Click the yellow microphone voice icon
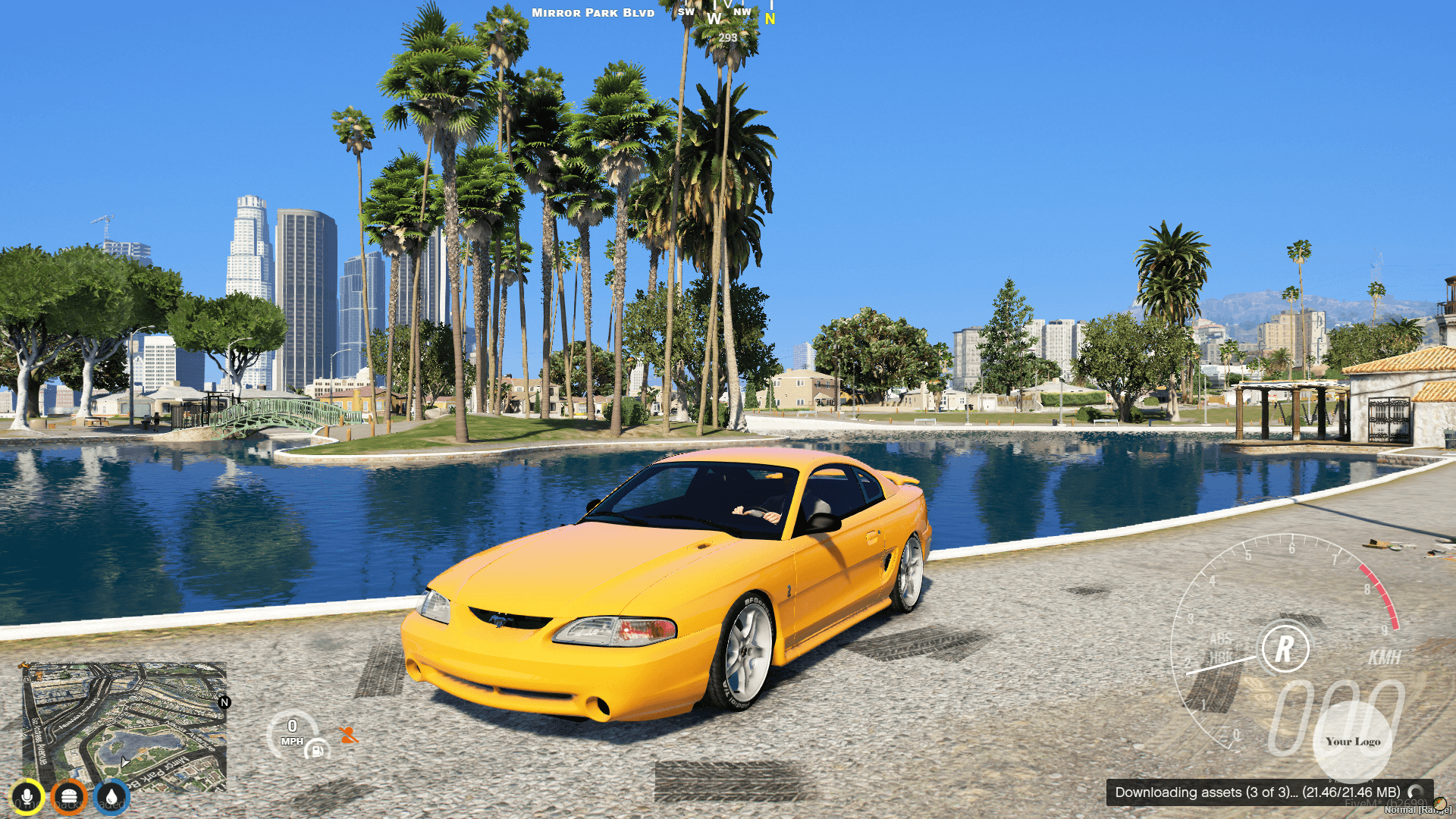 tap(28, 797)
